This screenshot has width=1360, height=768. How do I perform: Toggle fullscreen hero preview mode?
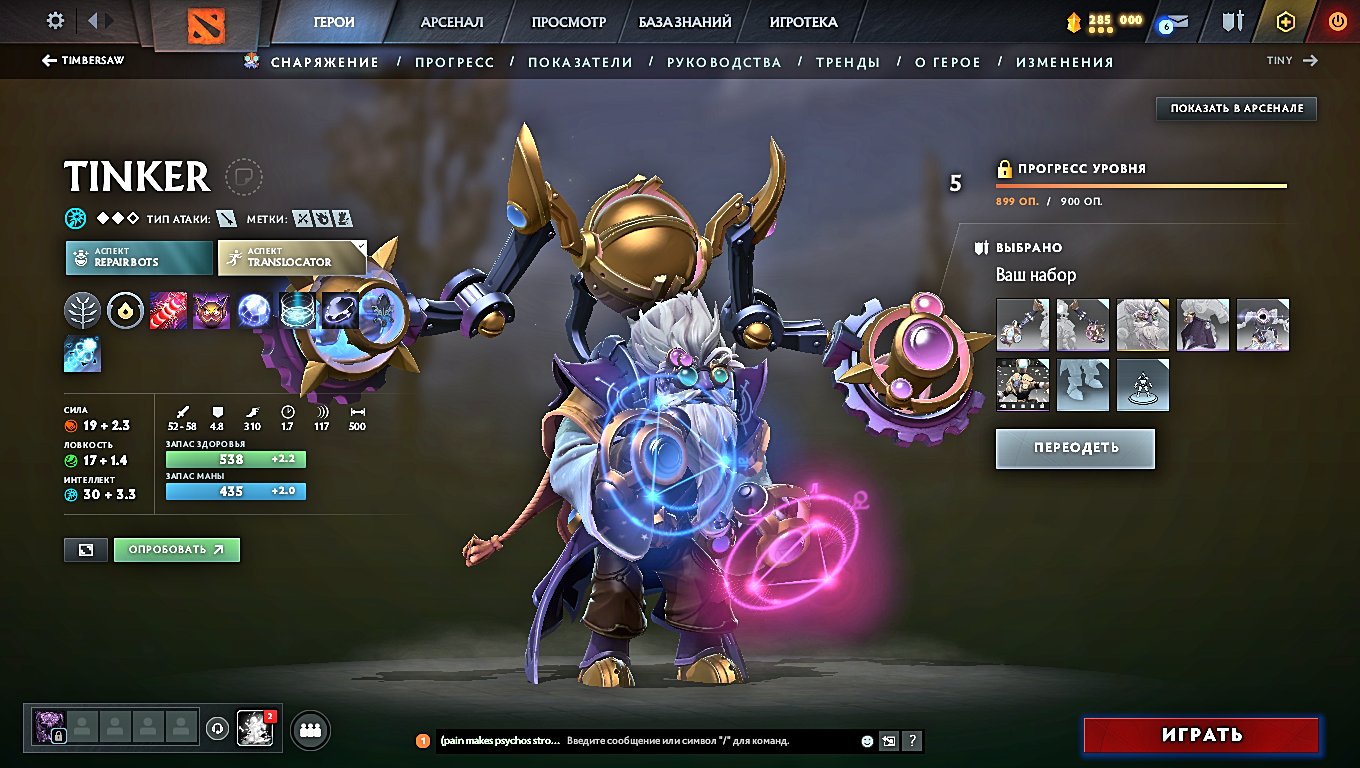point(85,549)
